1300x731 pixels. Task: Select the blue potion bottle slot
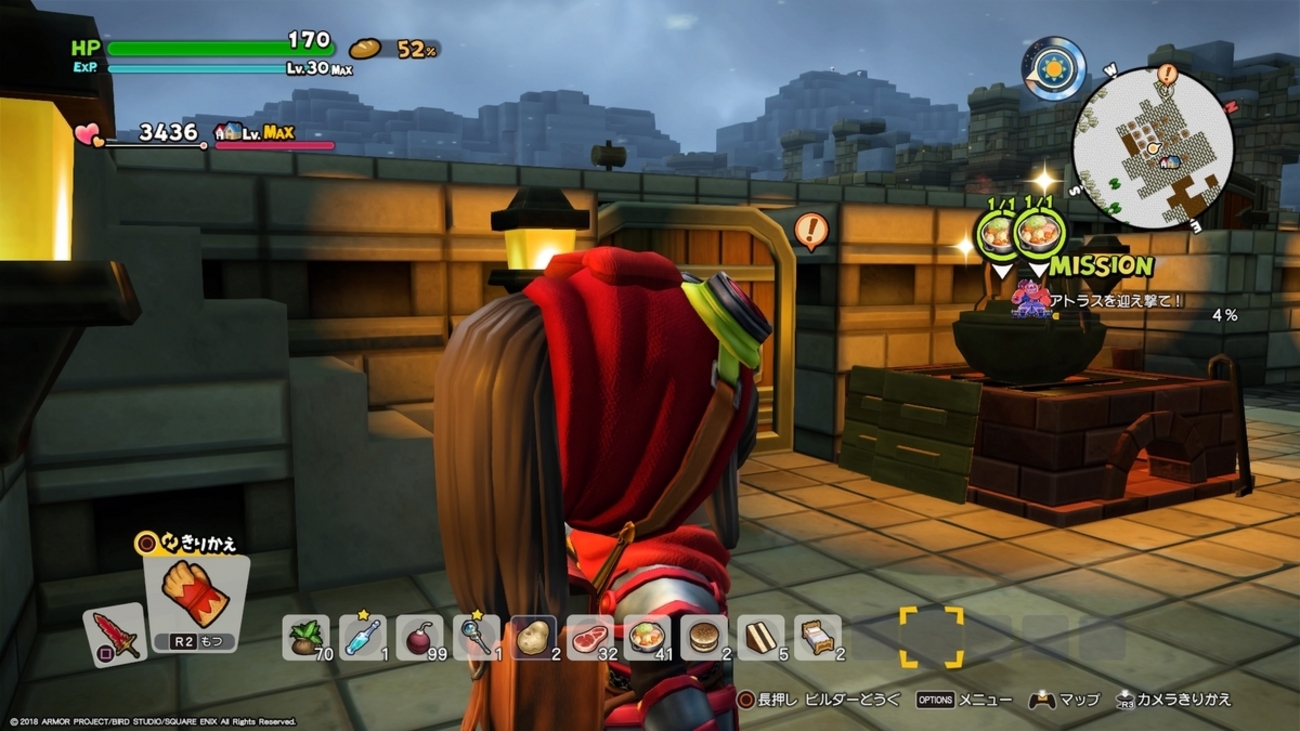click(x=362, y=637)
